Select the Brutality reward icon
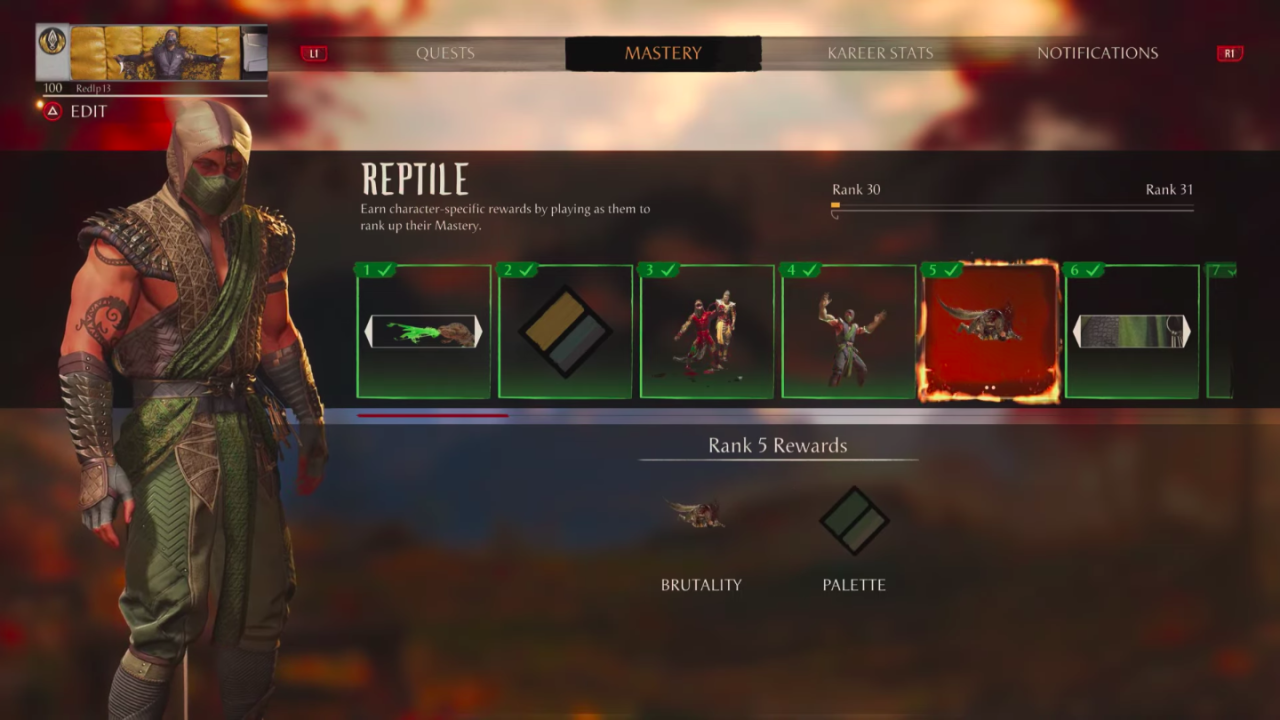The height and width of the screenshot is (720, 1280). [700, 513]
